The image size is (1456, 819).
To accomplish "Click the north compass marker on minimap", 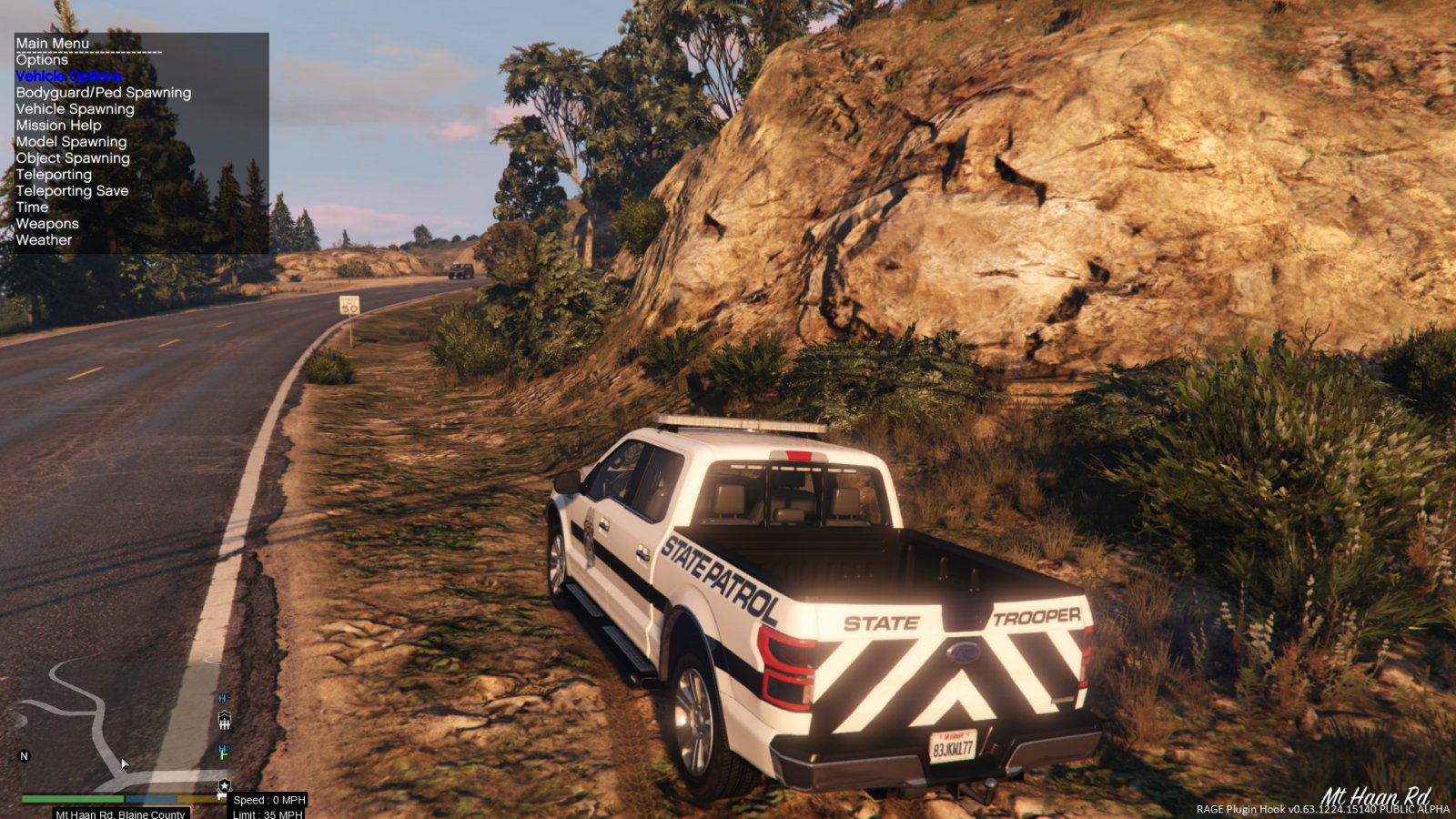I will pos(25,756).
